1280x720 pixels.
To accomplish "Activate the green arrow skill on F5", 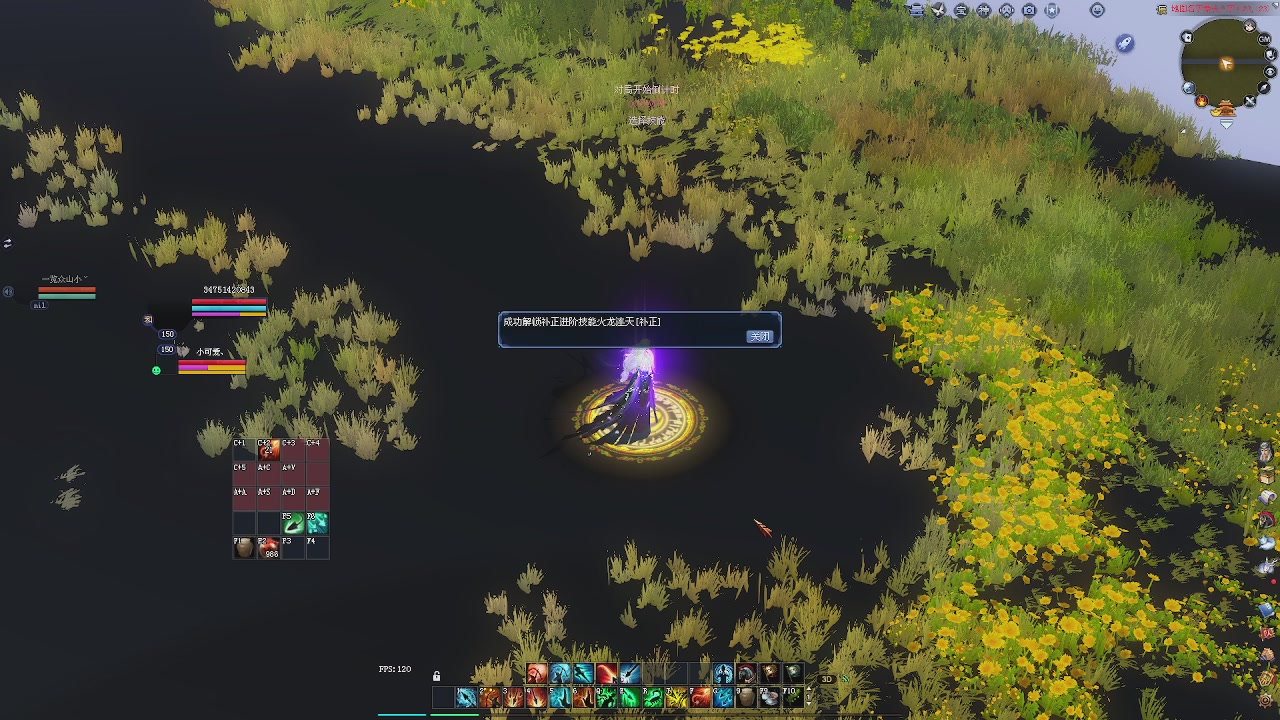I will 293,523.
